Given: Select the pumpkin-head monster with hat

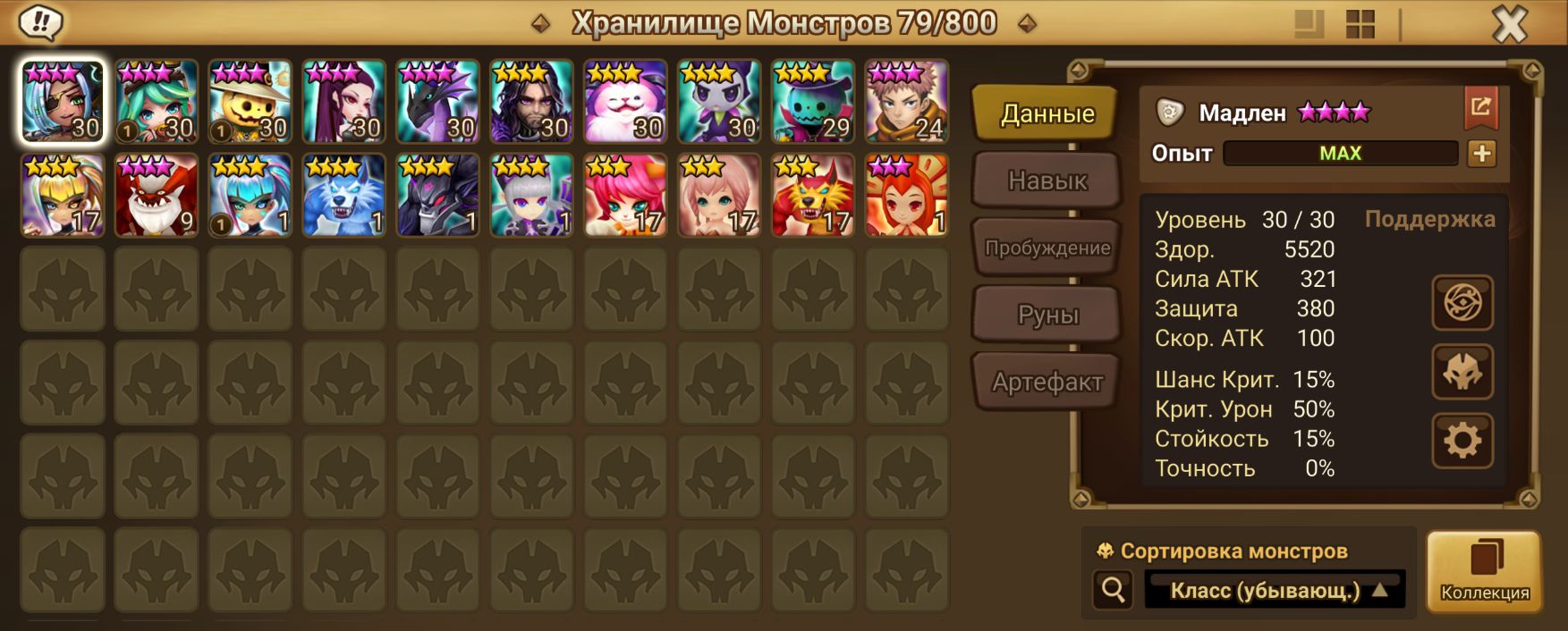Looking at the screenshot, I should coord(250,102).
